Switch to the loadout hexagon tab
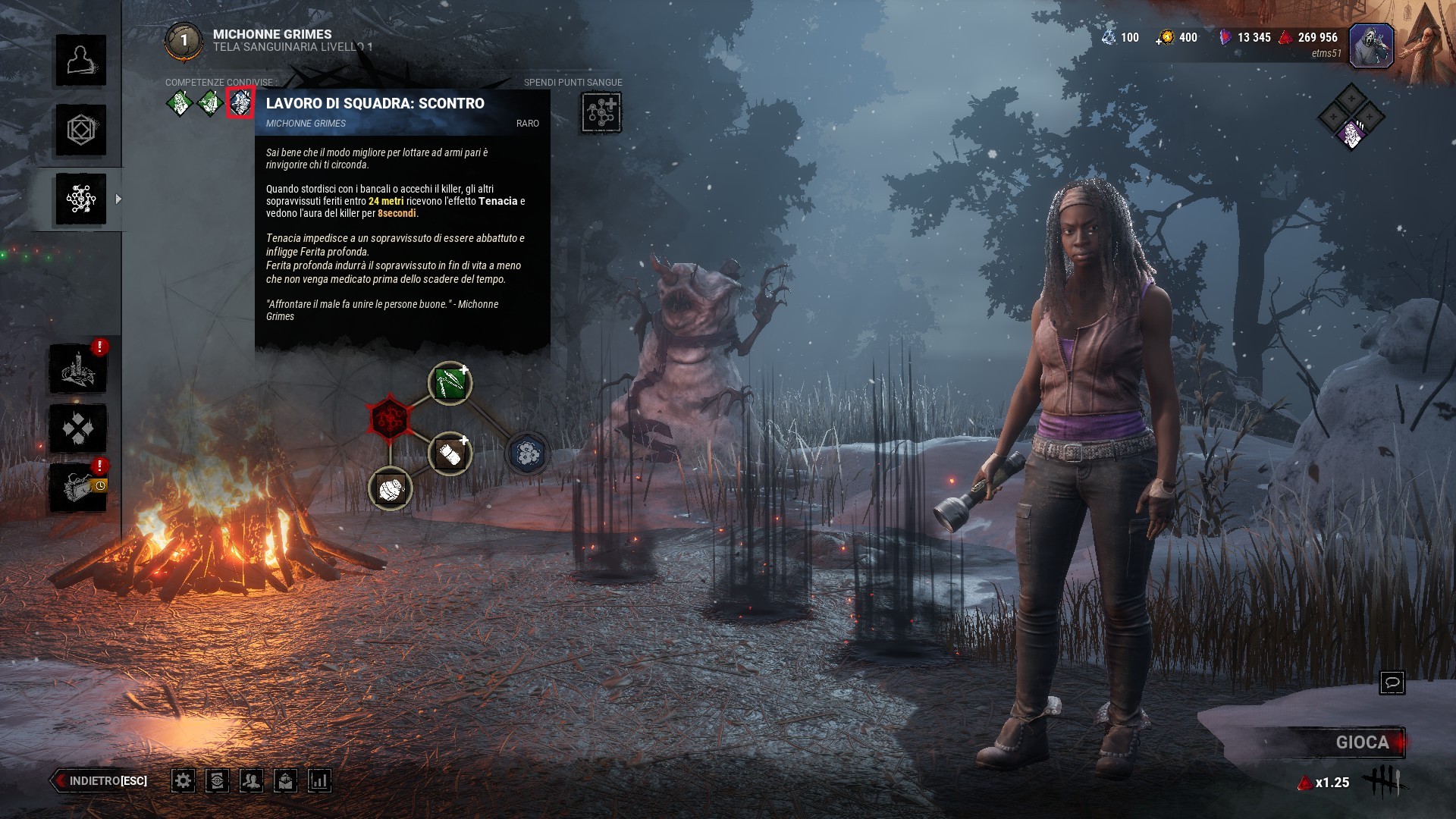Screen dimensions: 1456x819 (x=80, y=130)
